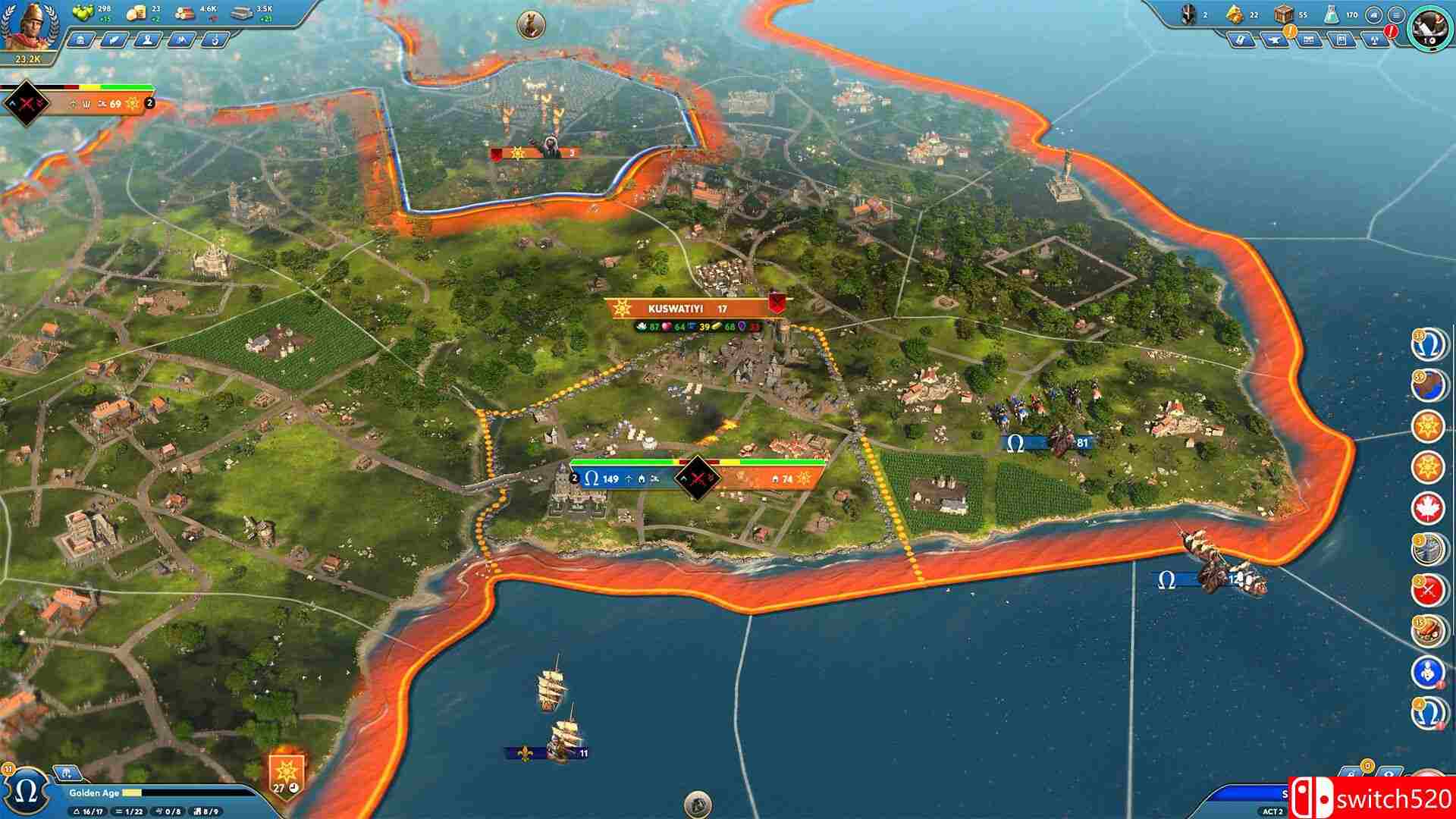
Task: Click the gold influence icon showing 22
Action: 1235,14
